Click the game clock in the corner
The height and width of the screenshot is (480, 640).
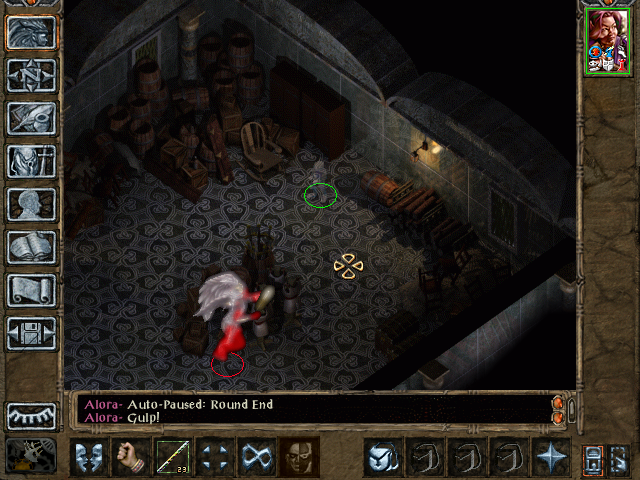point(31,455)
